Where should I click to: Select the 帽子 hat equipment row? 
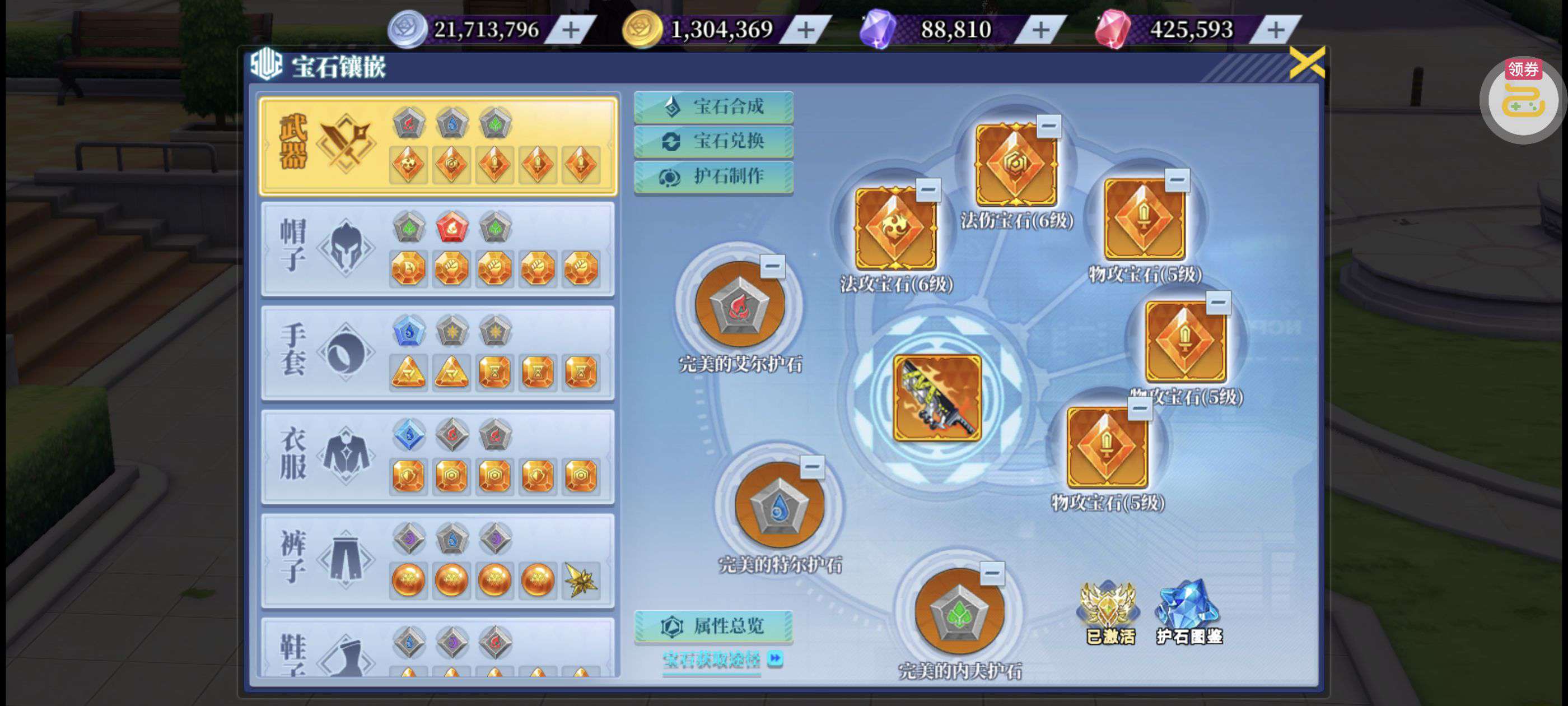(x=438, y=249)
